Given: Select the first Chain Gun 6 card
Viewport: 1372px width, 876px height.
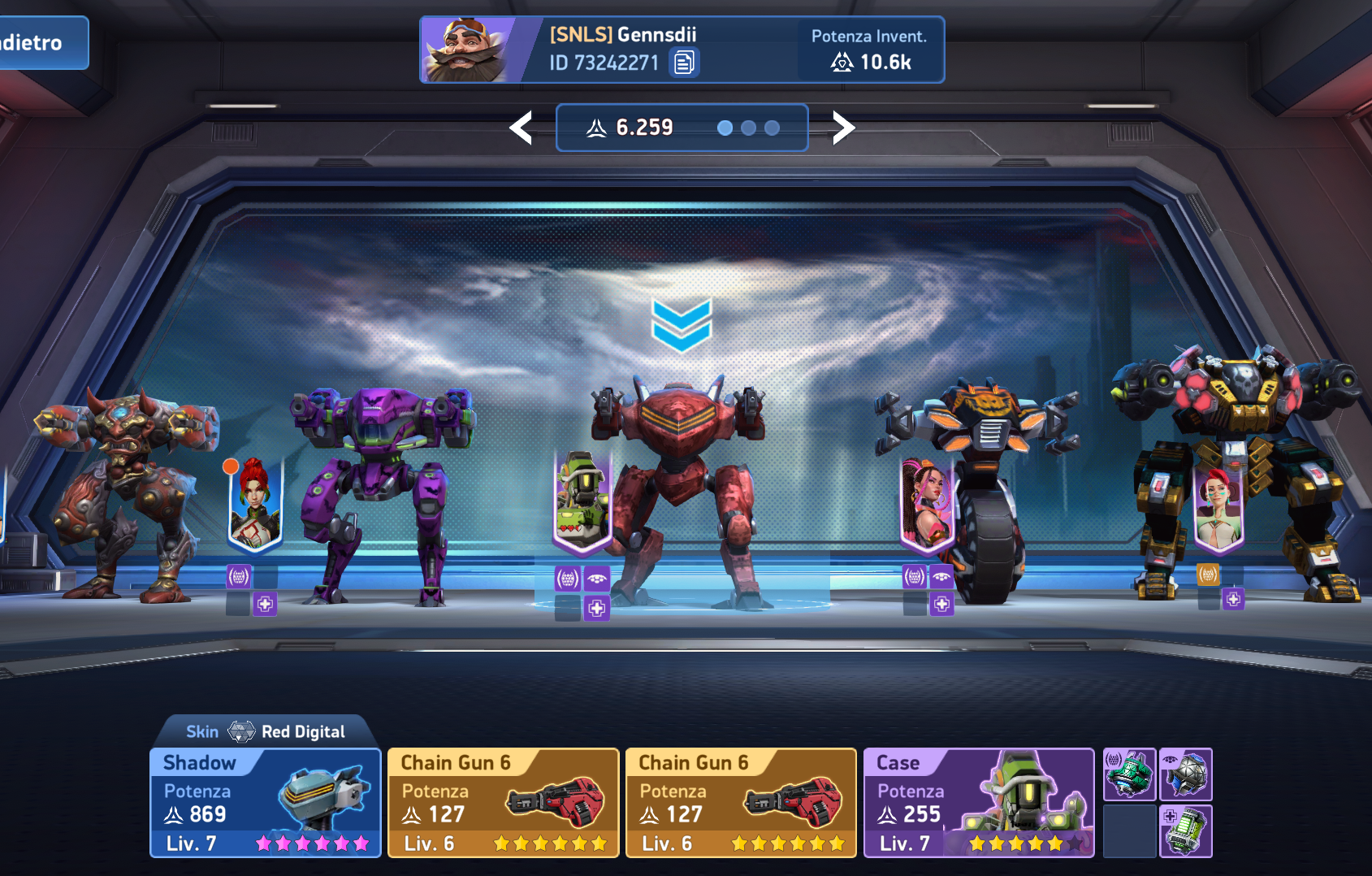Looking at the screenshot, I should coord(503,803).
